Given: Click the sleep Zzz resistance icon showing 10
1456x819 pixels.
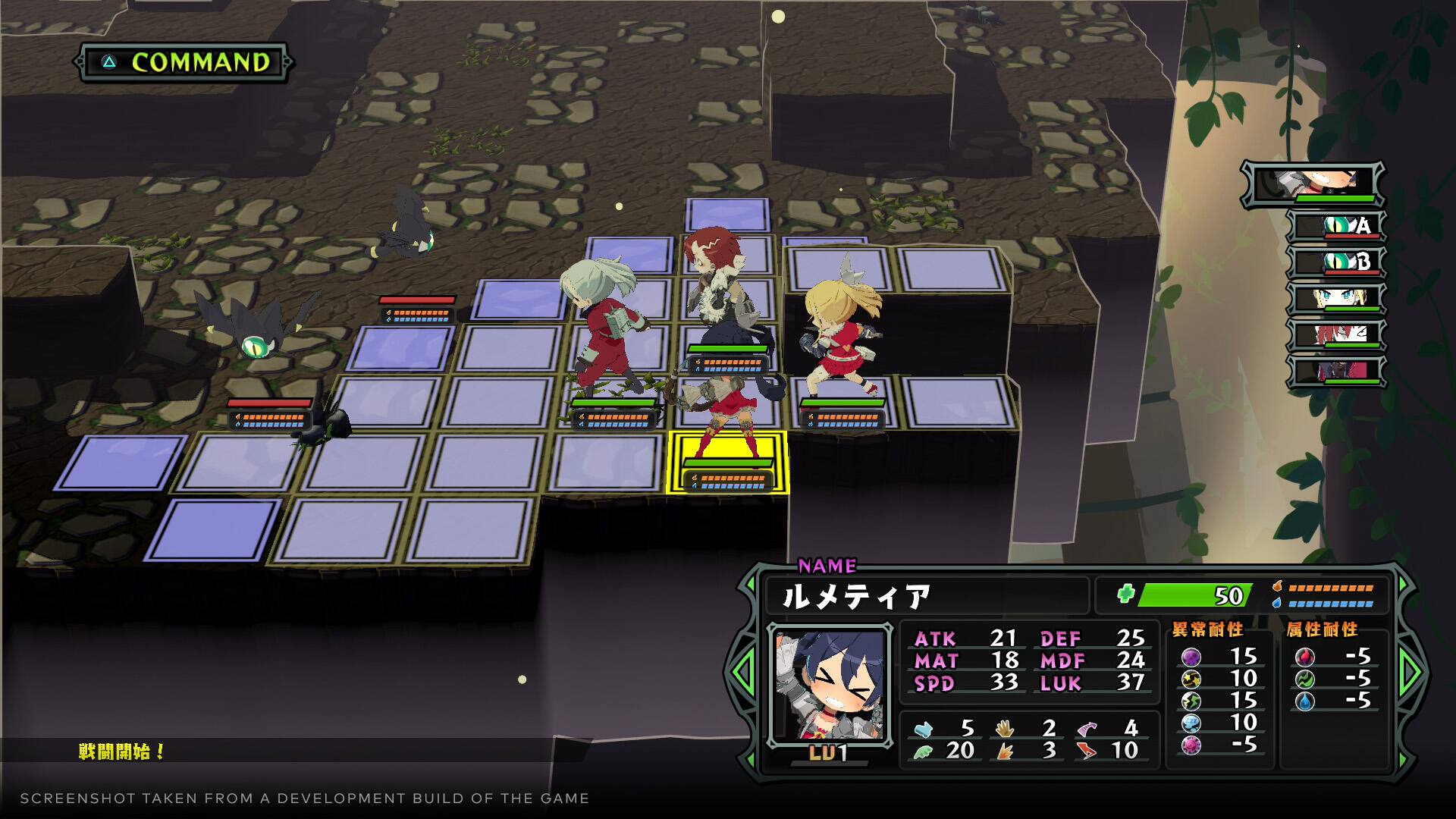Looking at the screenshot, I should 1191,724.
